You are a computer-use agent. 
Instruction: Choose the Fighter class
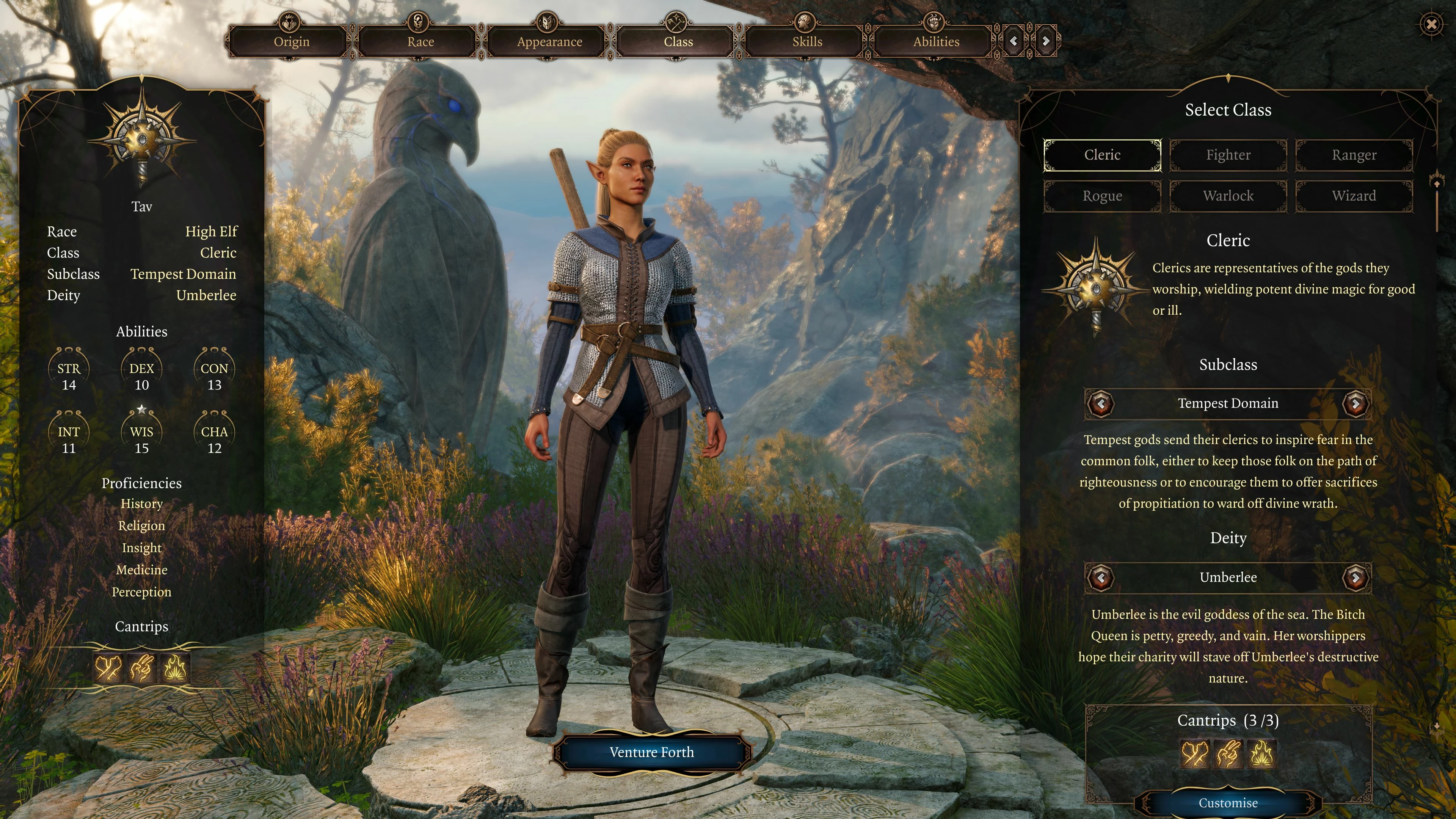[1228, 155]
